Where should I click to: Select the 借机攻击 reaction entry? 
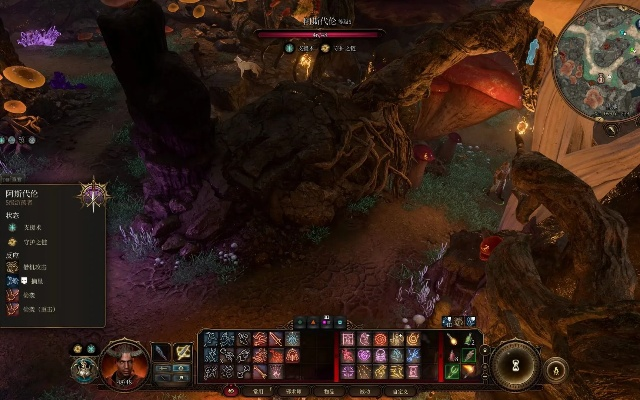pyautogui.click(x=14, y=268)
